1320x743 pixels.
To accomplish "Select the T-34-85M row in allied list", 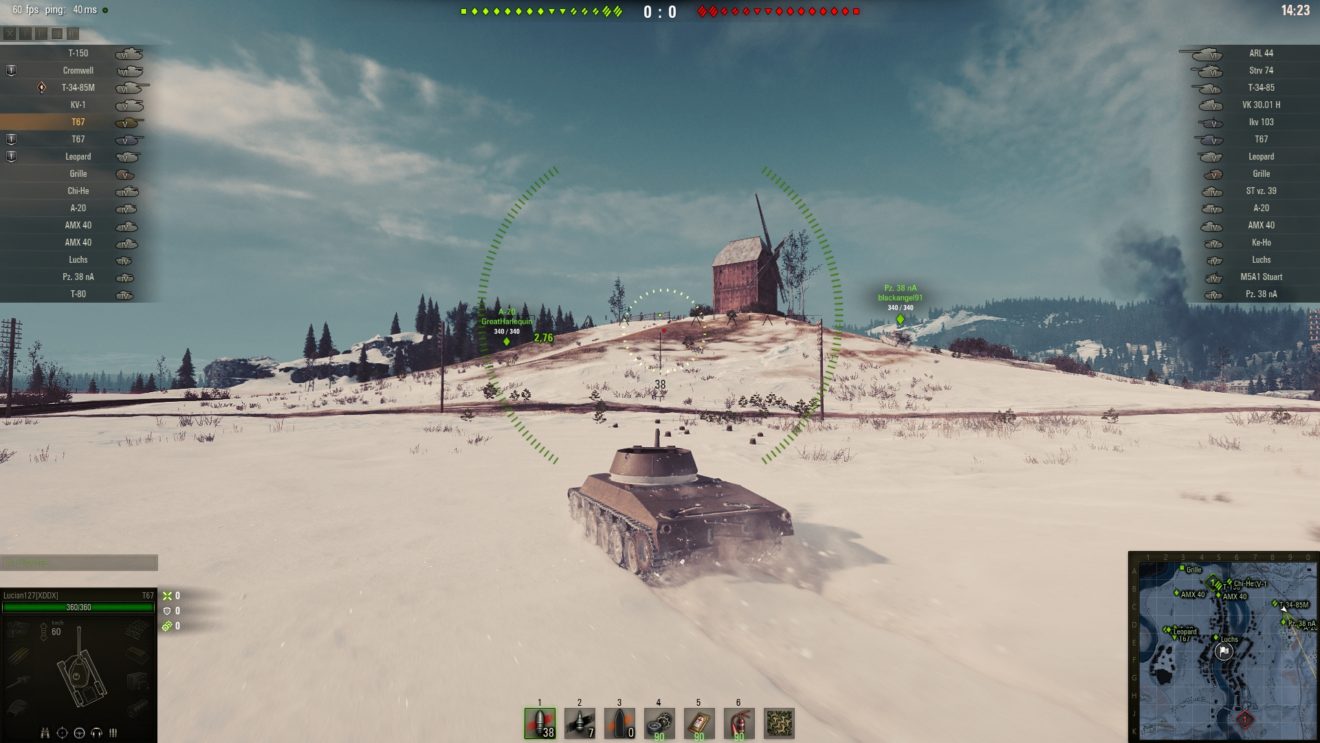I will 78,88.
